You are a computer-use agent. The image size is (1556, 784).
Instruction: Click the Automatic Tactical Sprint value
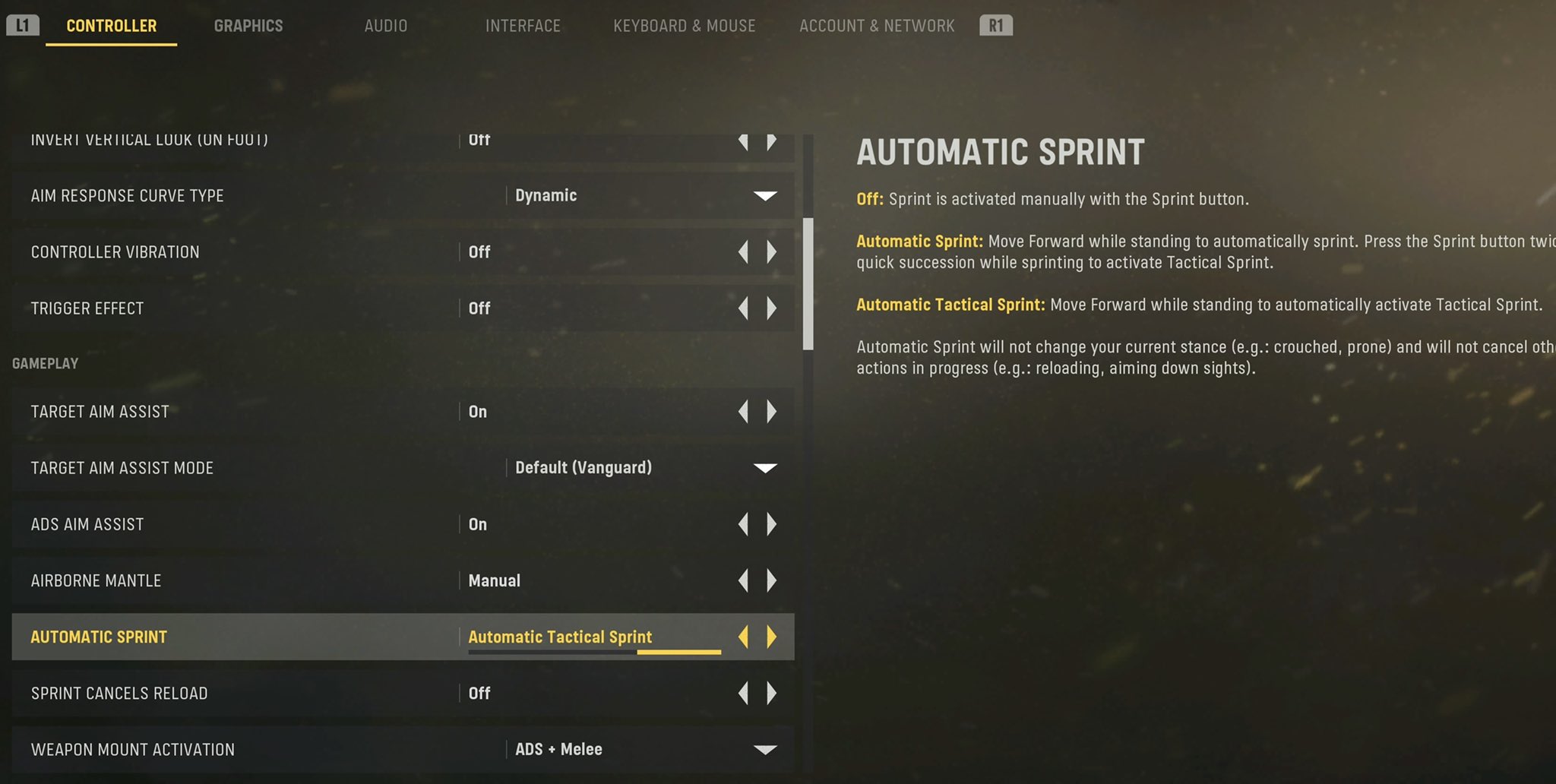coord(560,637)
